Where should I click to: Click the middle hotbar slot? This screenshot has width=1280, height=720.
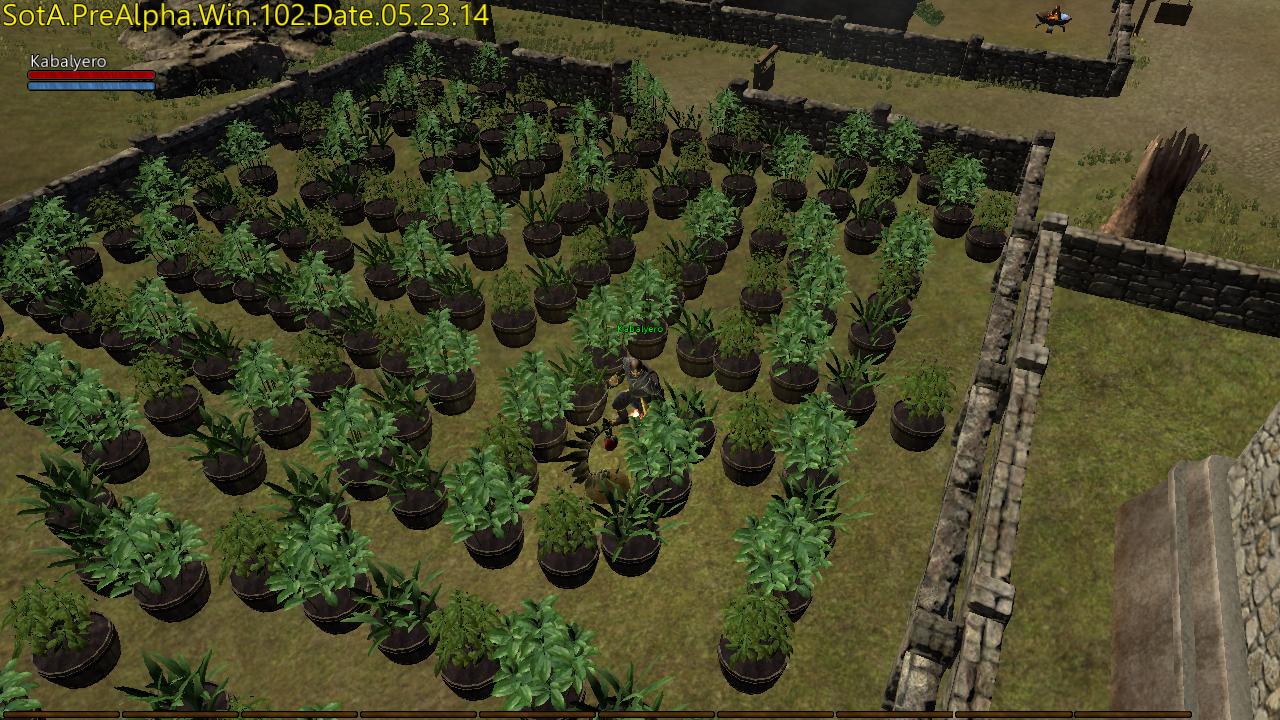tap(655, 712)
